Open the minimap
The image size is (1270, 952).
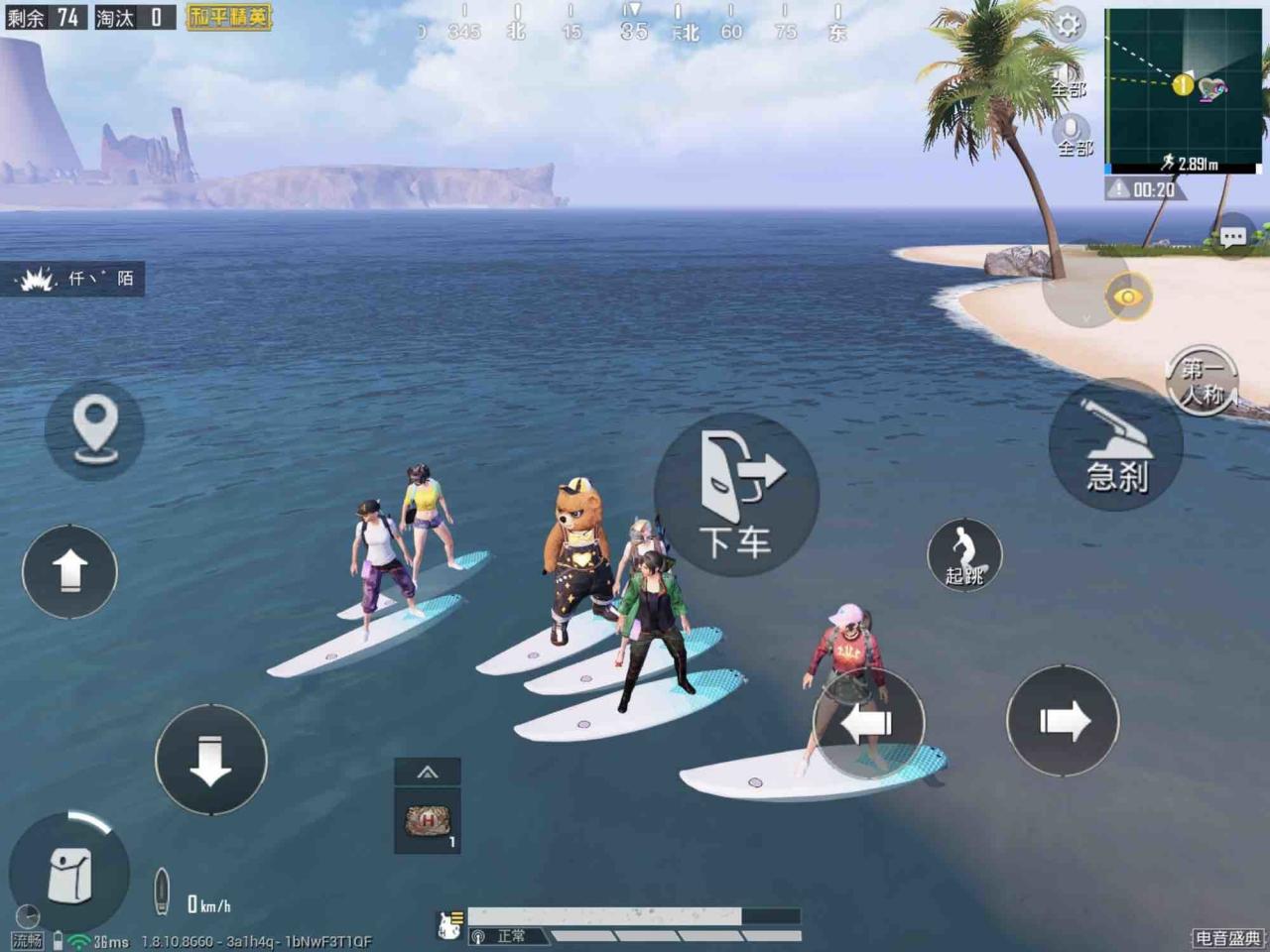click(x=1183, y=87)
